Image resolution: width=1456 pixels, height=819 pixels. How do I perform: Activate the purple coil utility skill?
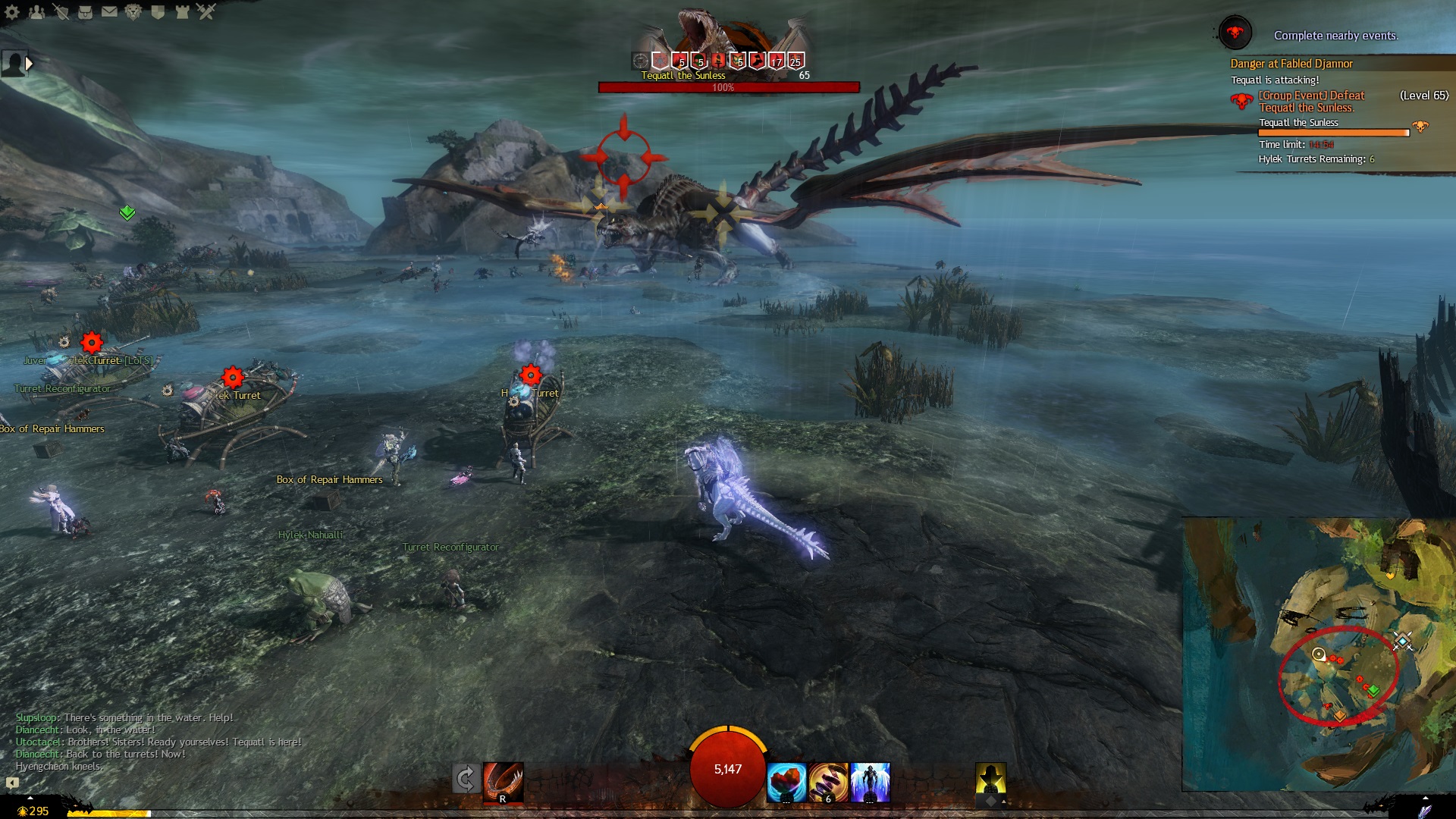tap(828, 782)
